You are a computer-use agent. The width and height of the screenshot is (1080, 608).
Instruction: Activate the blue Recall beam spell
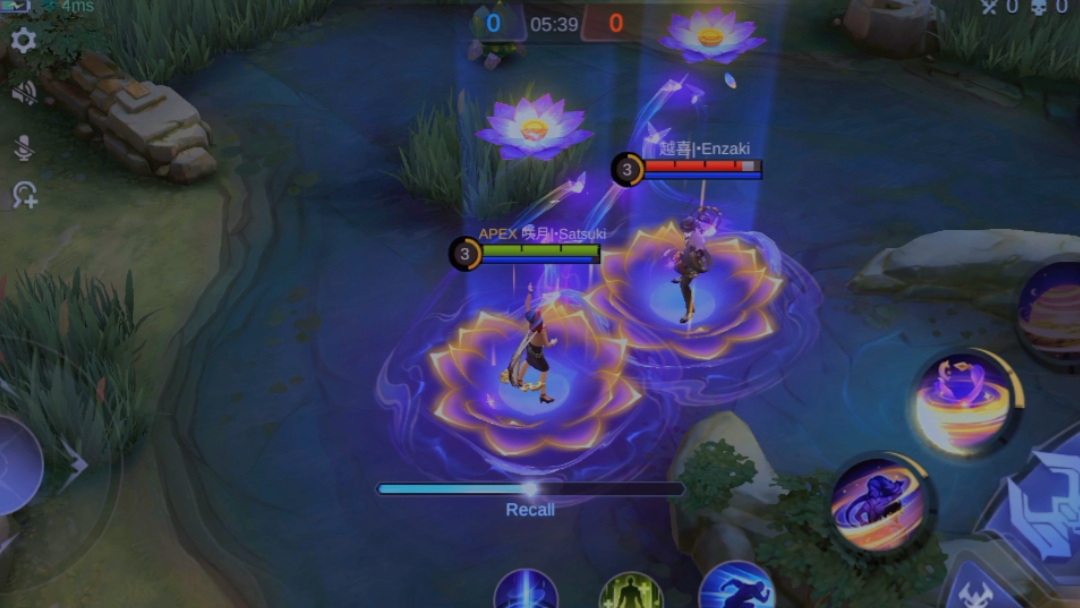[526, 592]
